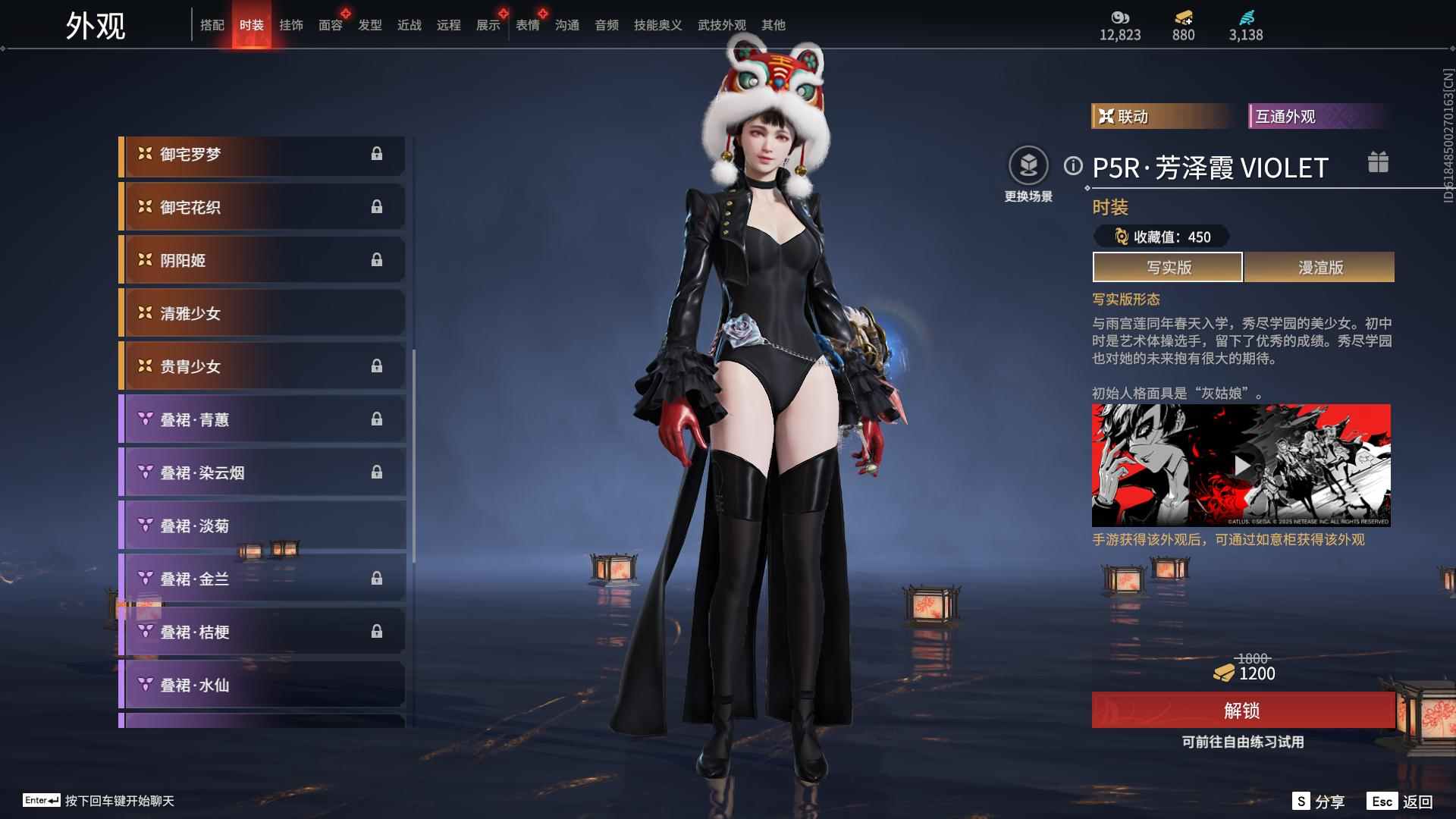
Task: Add gold ingots via the 880 currency icon
Action: point(1183,17)
